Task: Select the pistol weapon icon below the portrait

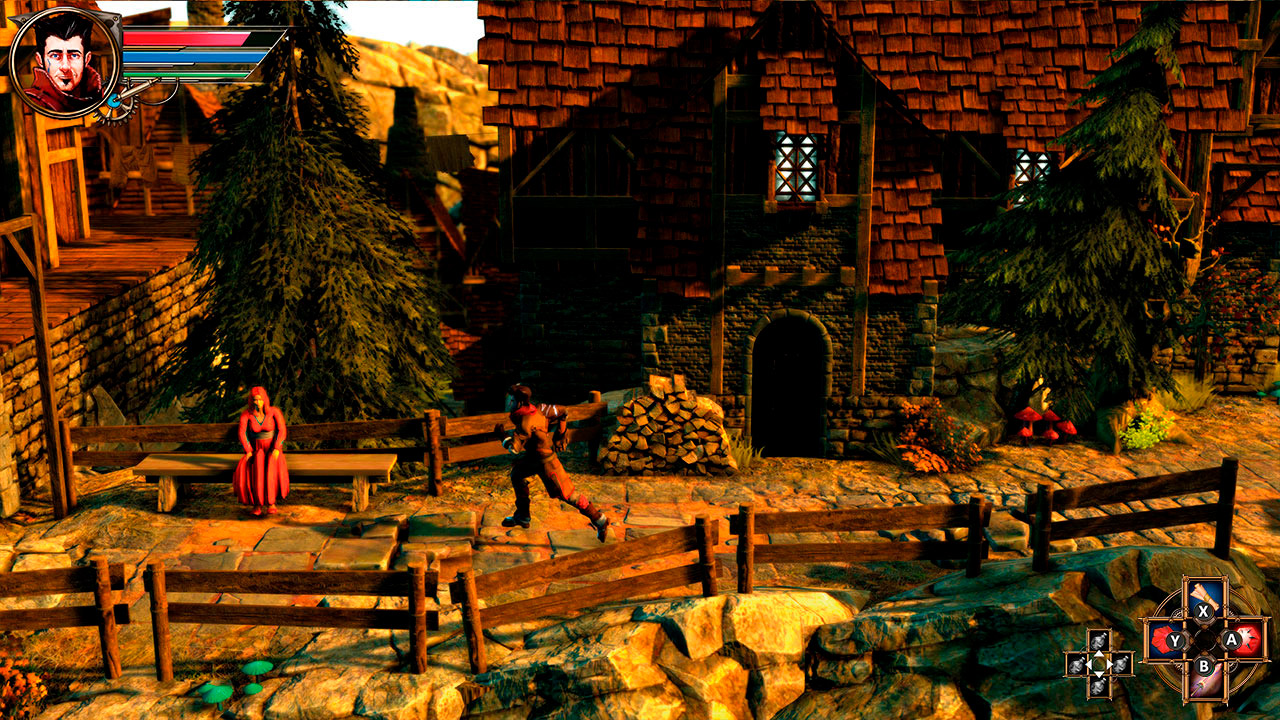Action: [134, 95]
